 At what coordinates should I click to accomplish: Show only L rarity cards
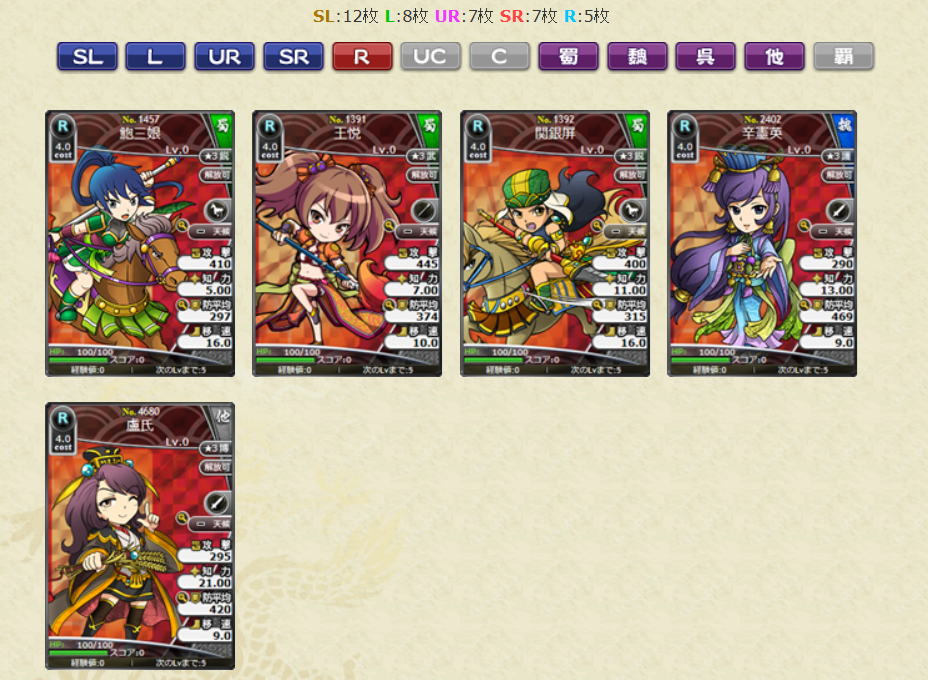point(155,57)
